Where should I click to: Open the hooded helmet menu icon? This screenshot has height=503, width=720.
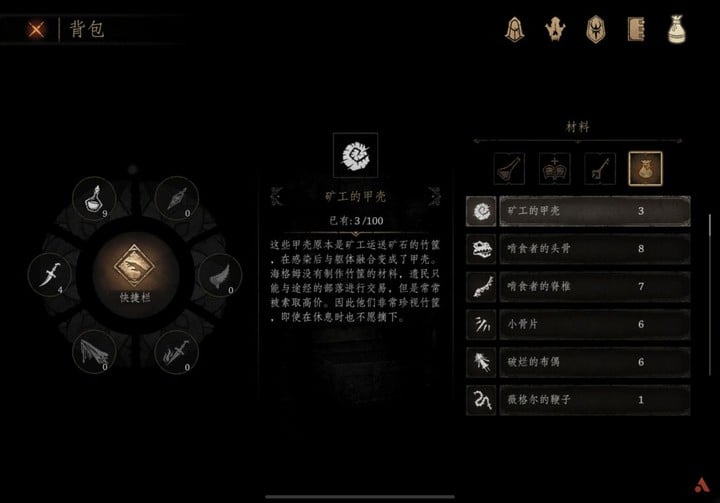[516, 29]
